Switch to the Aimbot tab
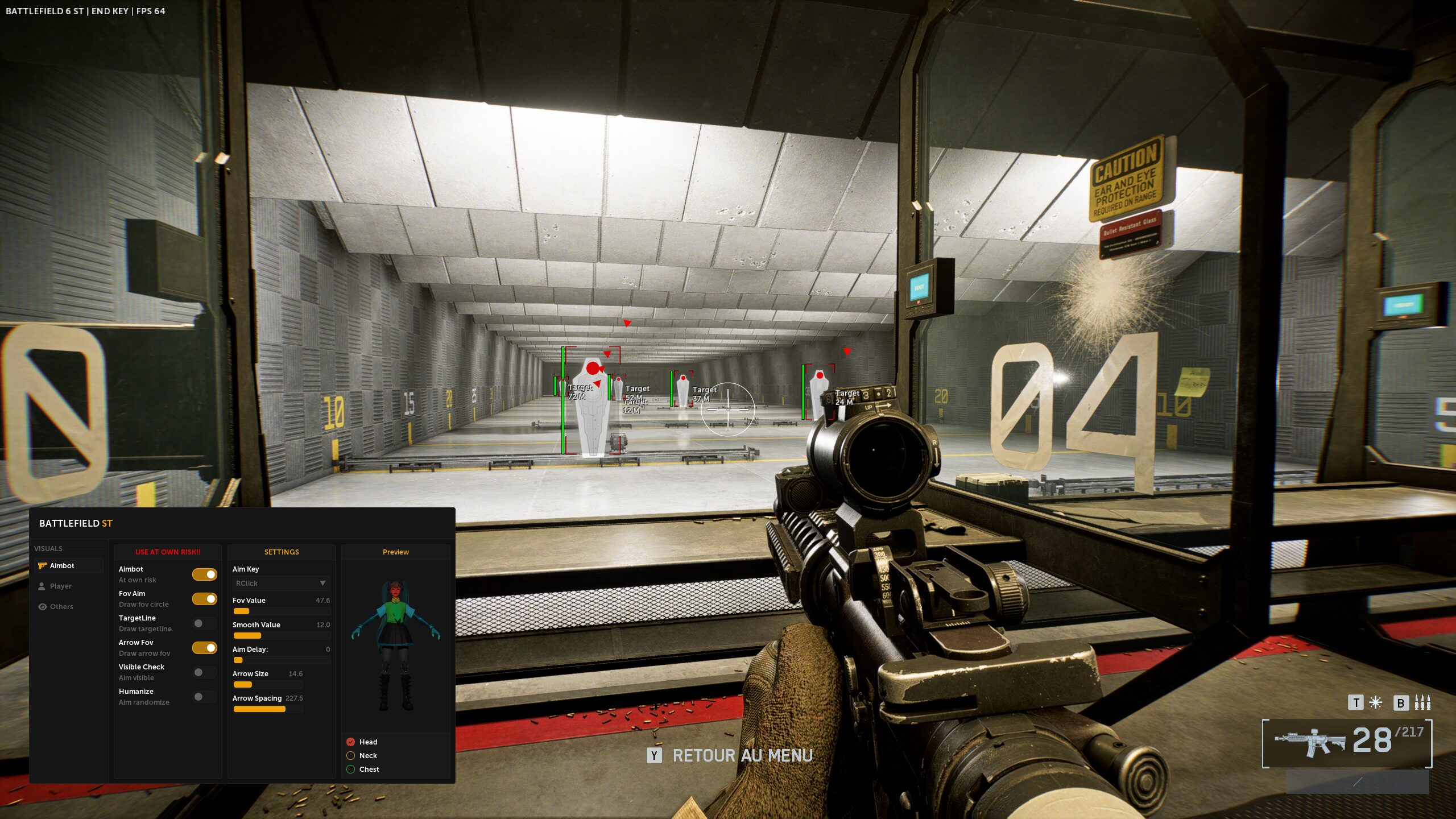The image size is (1456, 819). click(x=61, y=565)
